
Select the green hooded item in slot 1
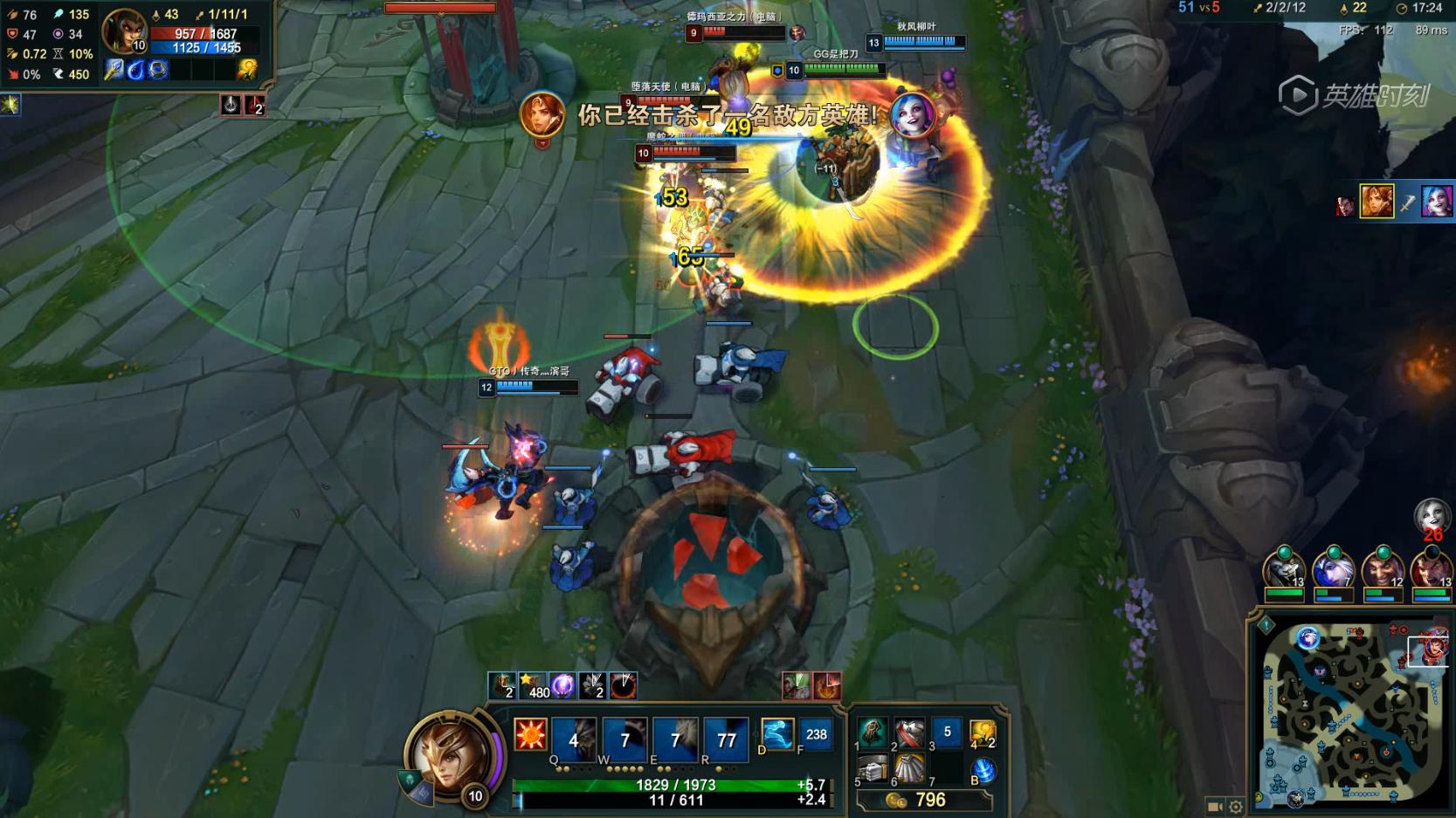tap(872, 733)
